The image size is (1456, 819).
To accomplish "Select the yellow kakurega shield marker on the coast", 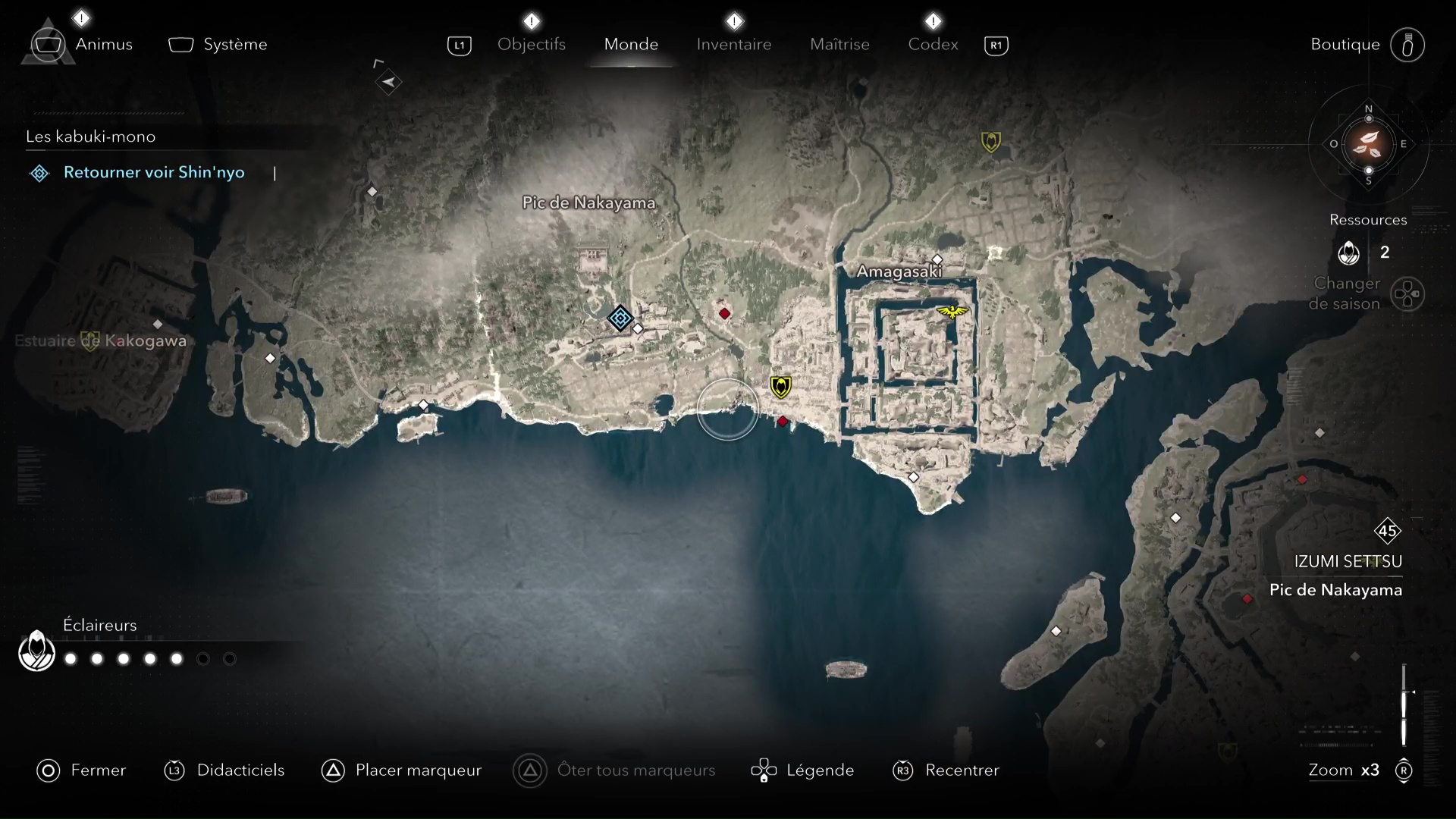I will point(782,386).
